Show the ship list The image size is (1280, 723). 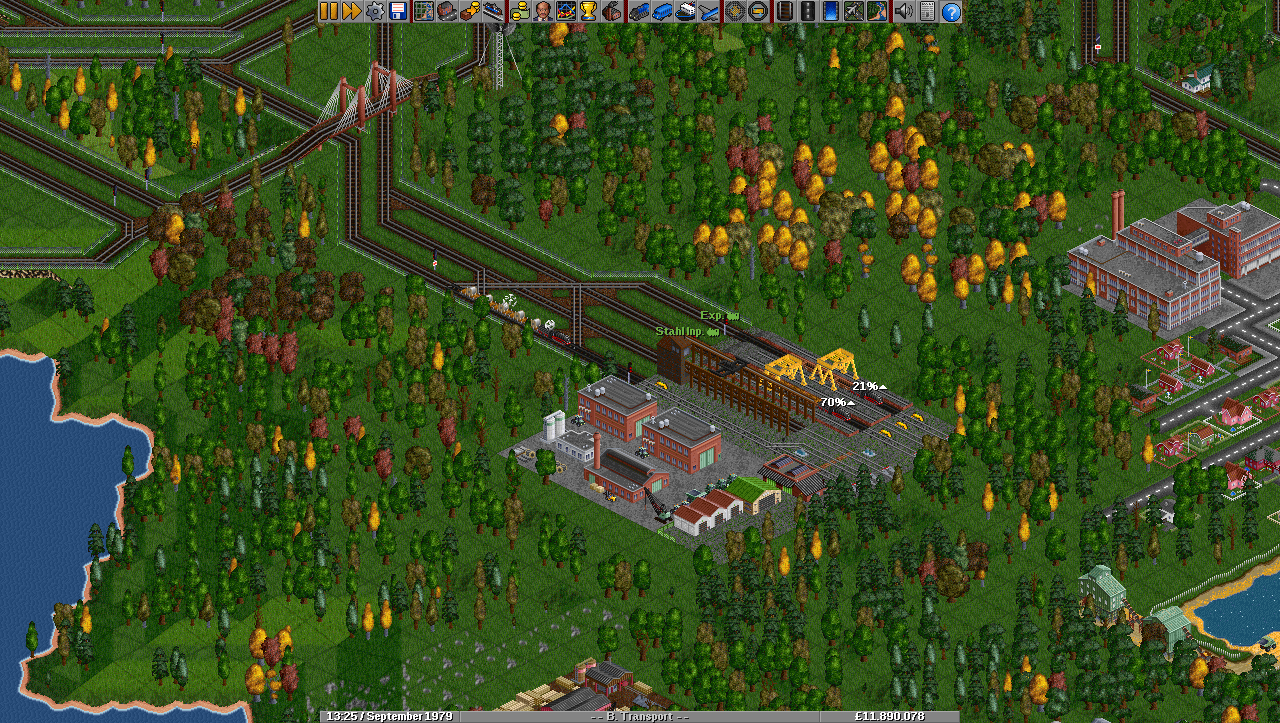[686, 11]
